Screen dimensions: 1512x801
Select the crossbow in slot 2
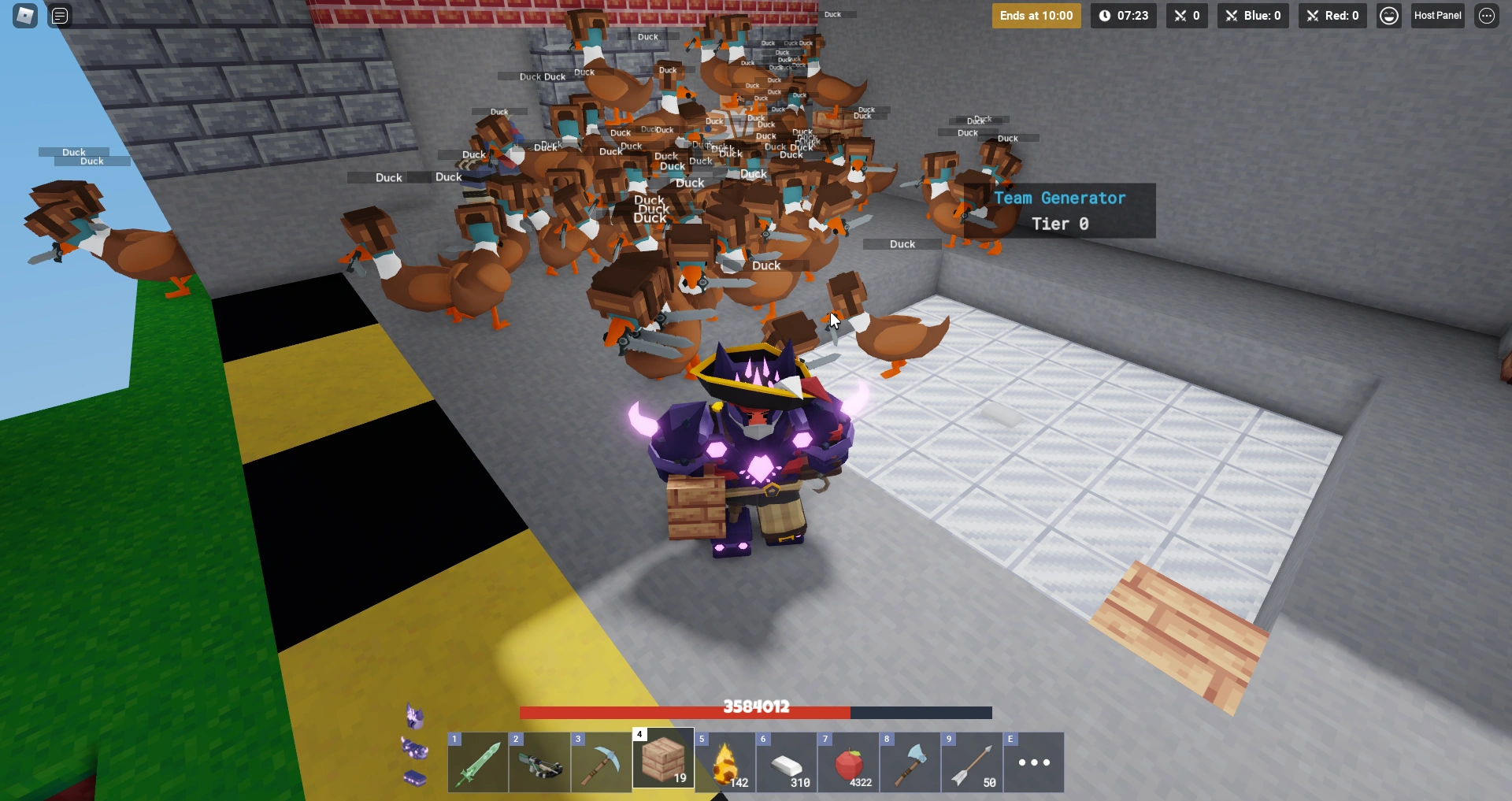[x=539, y=762]
